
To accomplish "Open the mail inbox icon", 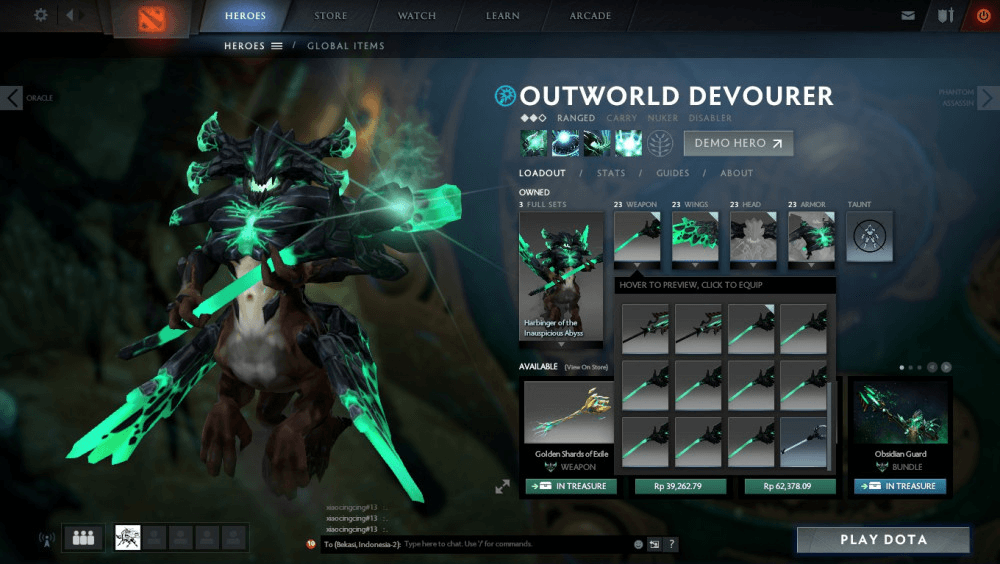I will (x=908, y=16).
